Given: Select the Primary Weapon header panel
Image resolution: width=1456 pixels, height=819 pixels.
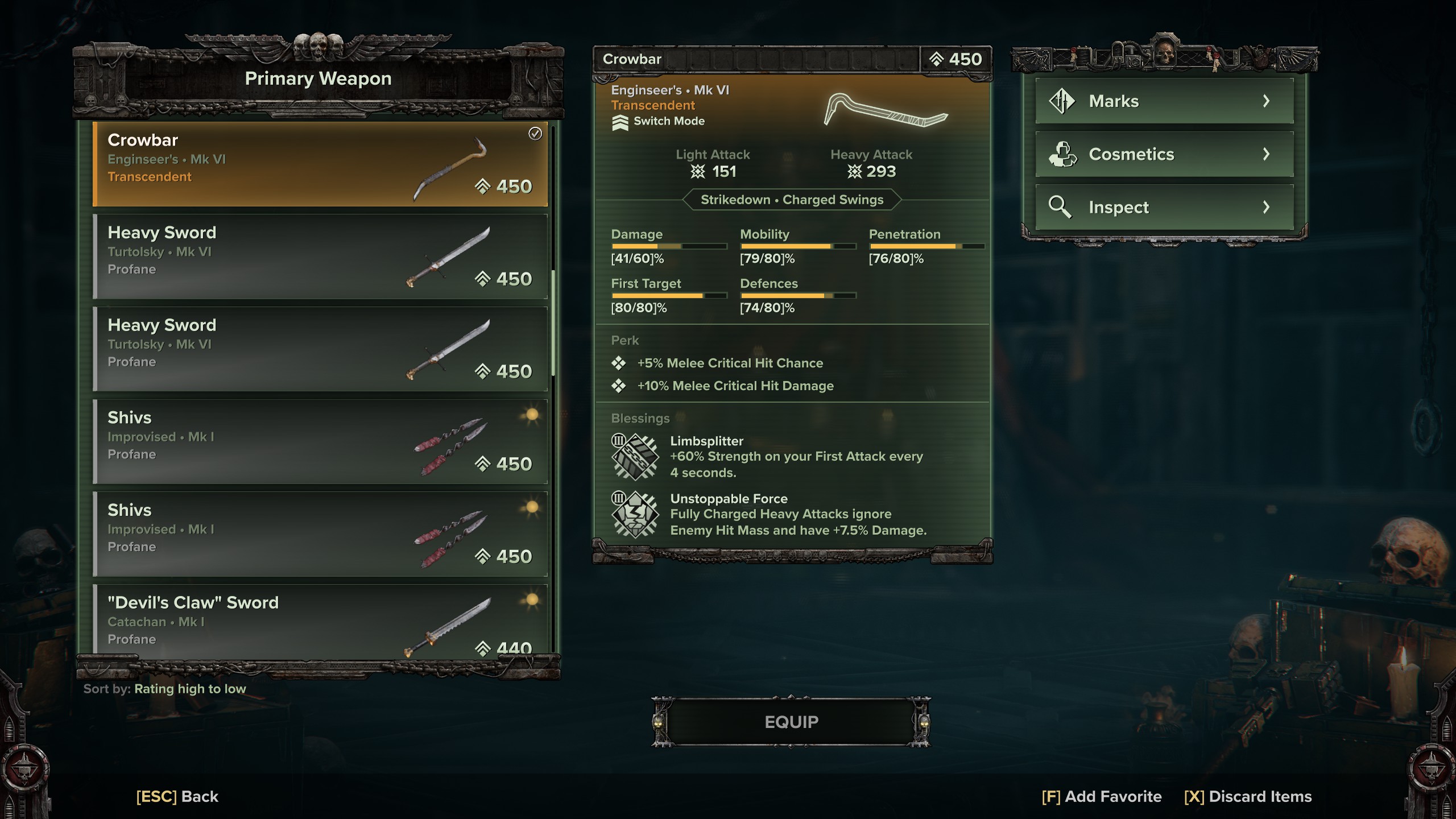Looking at the screenshot, I should click(x=318, y=78).
